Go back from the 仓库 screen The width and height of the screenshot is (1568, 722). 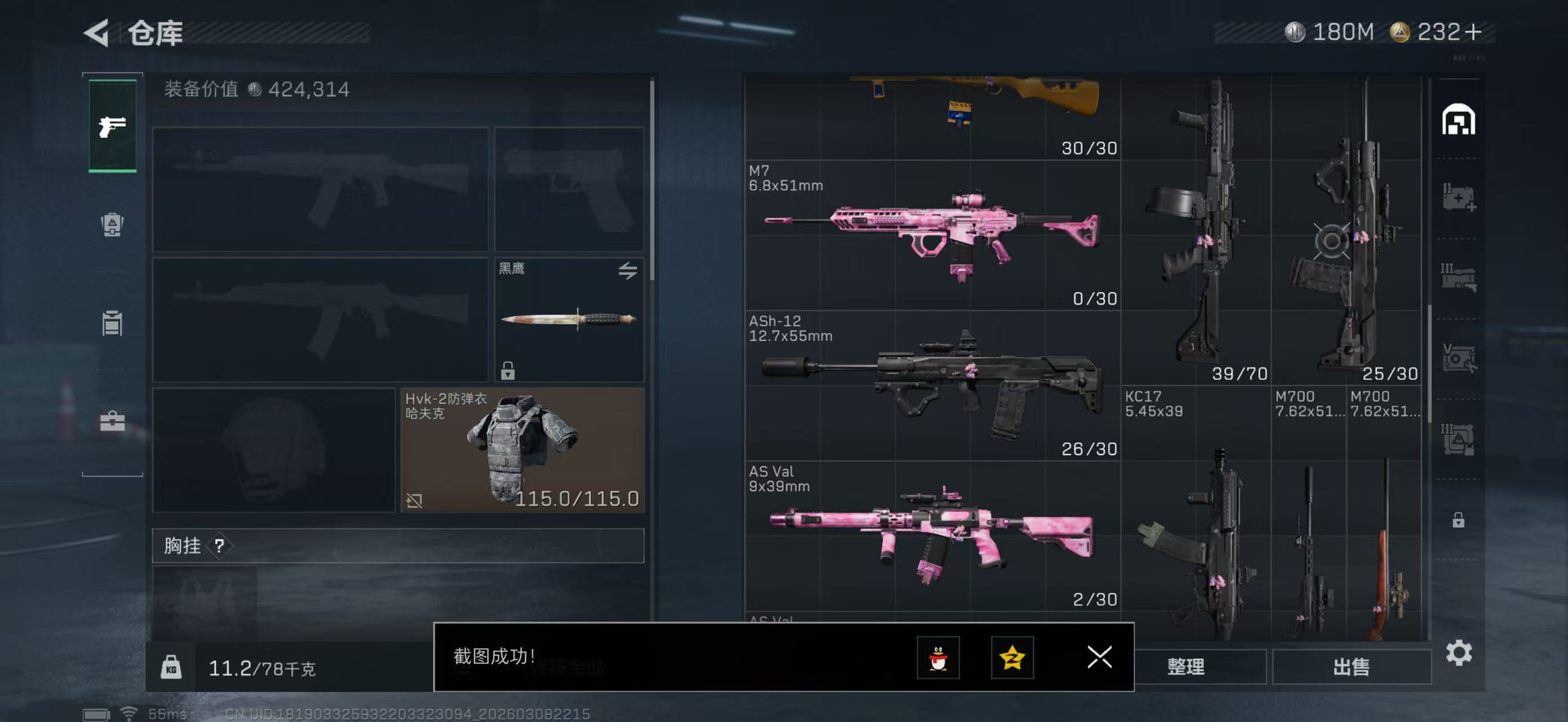(98, 32)
